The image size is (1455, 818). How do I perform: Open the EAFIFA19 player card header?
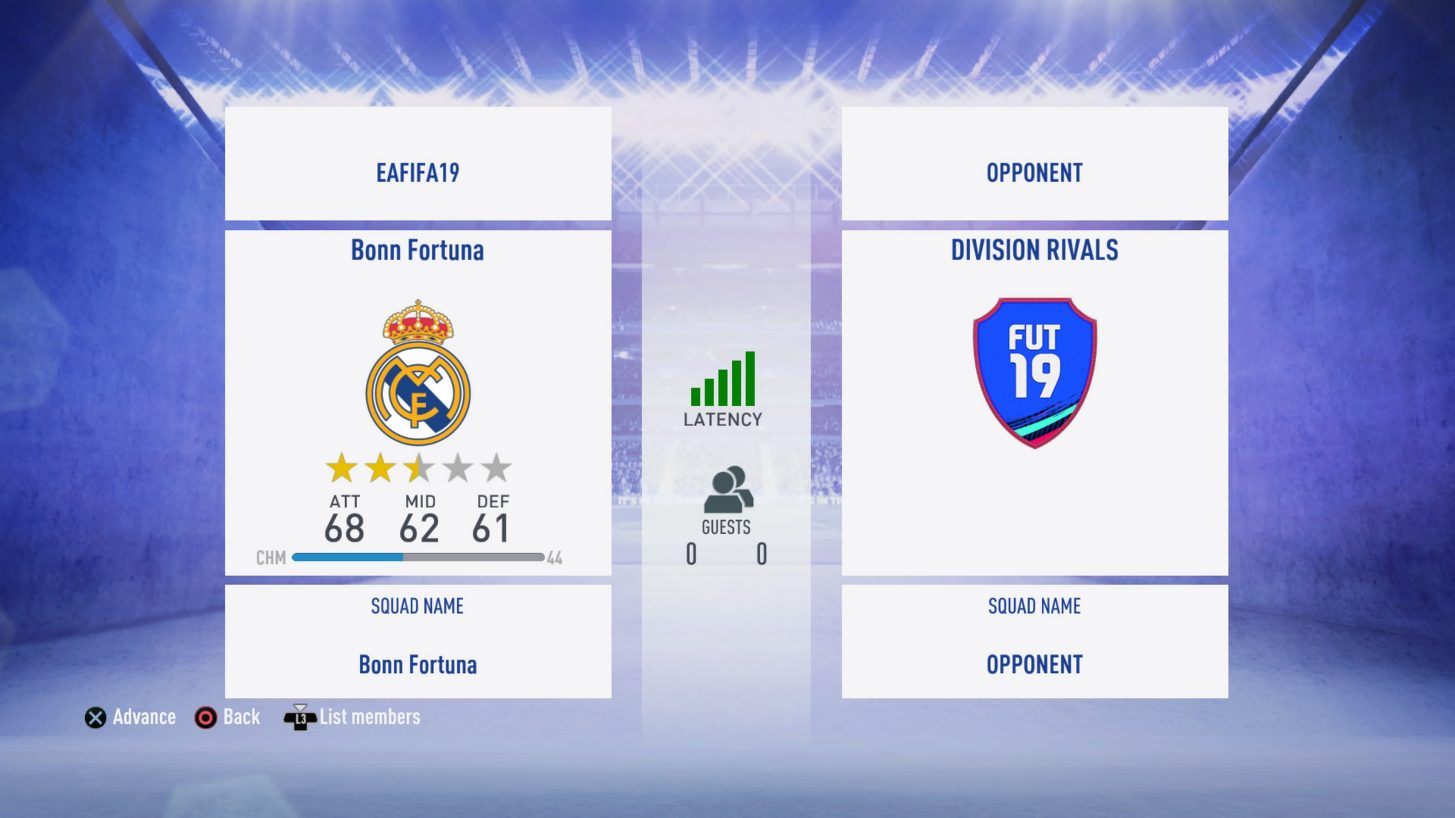(x=417, y=172)
